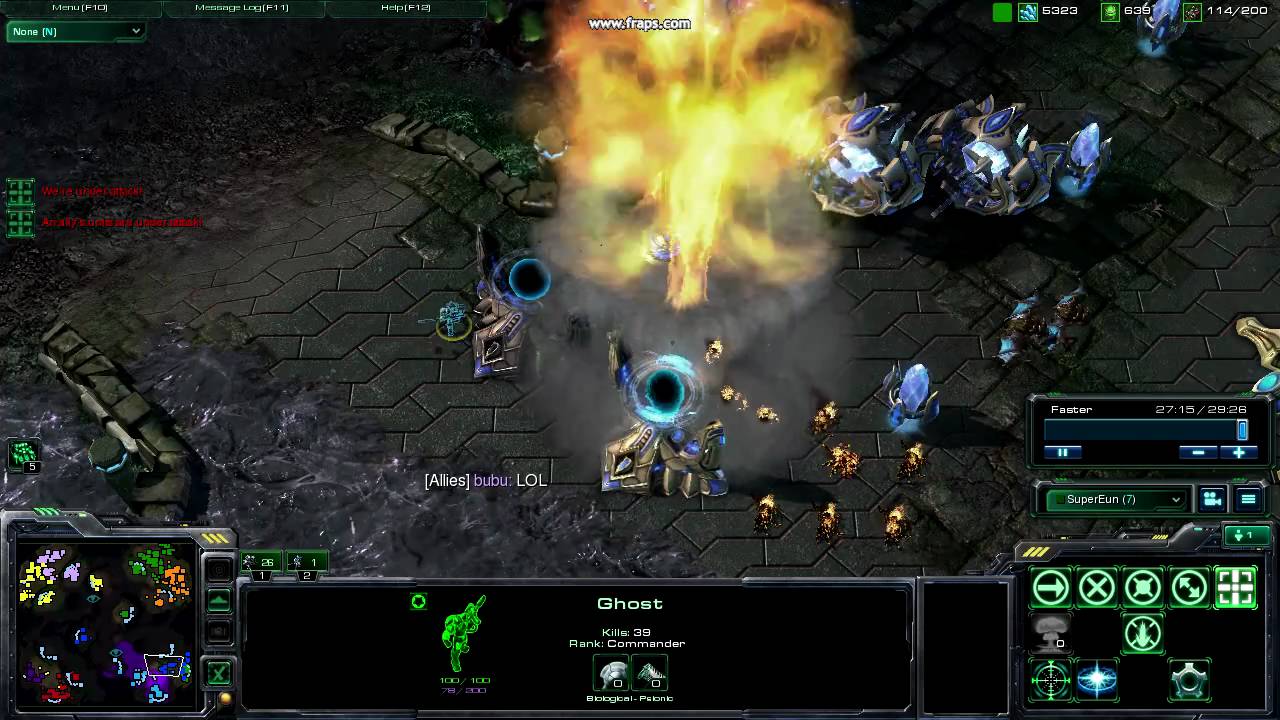Select the Hold Position command icon
Screen dimensions: 1280x720
(1144, 587)
